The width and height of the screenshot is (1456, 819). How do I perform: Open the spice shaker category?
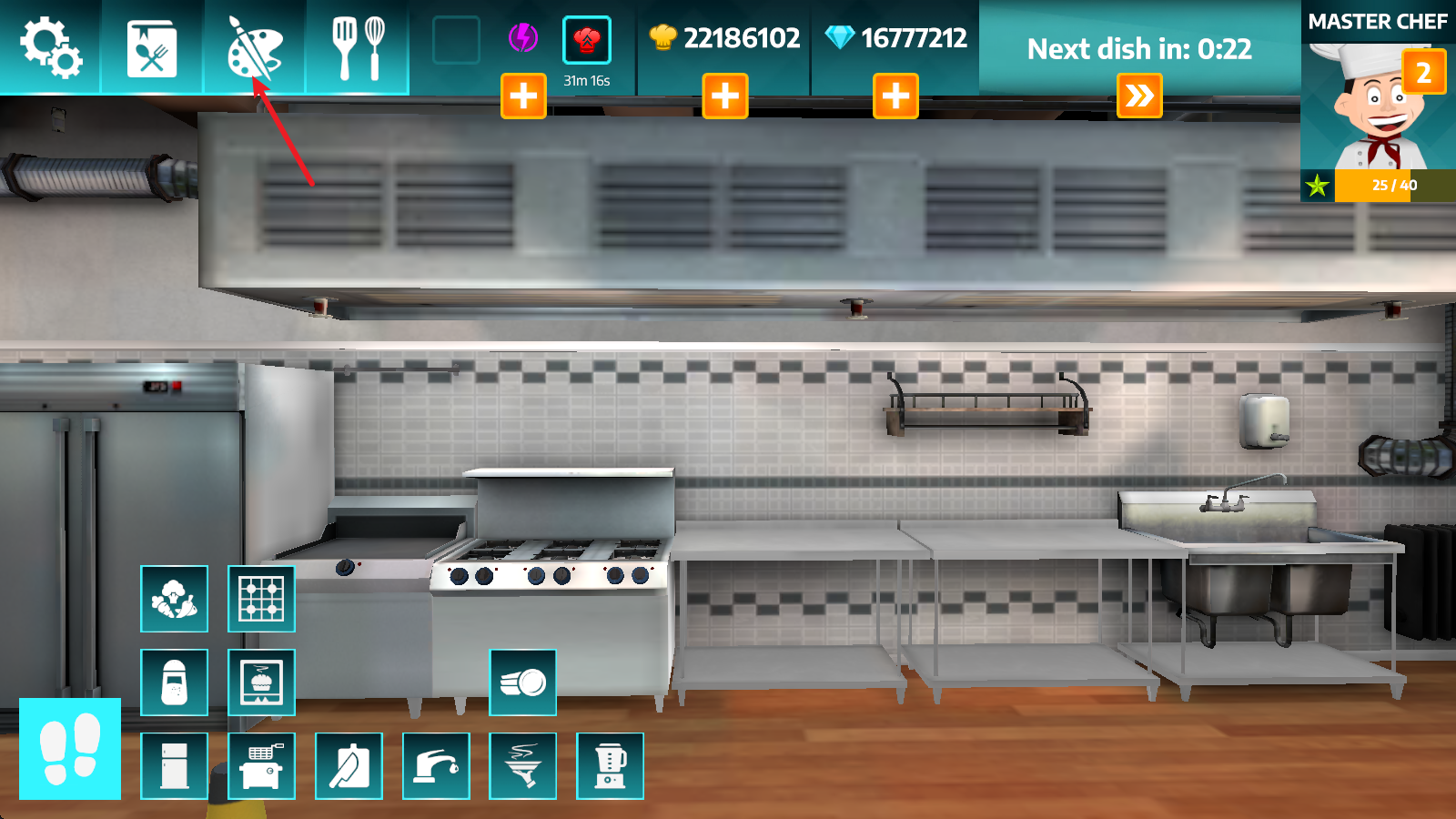174,682
